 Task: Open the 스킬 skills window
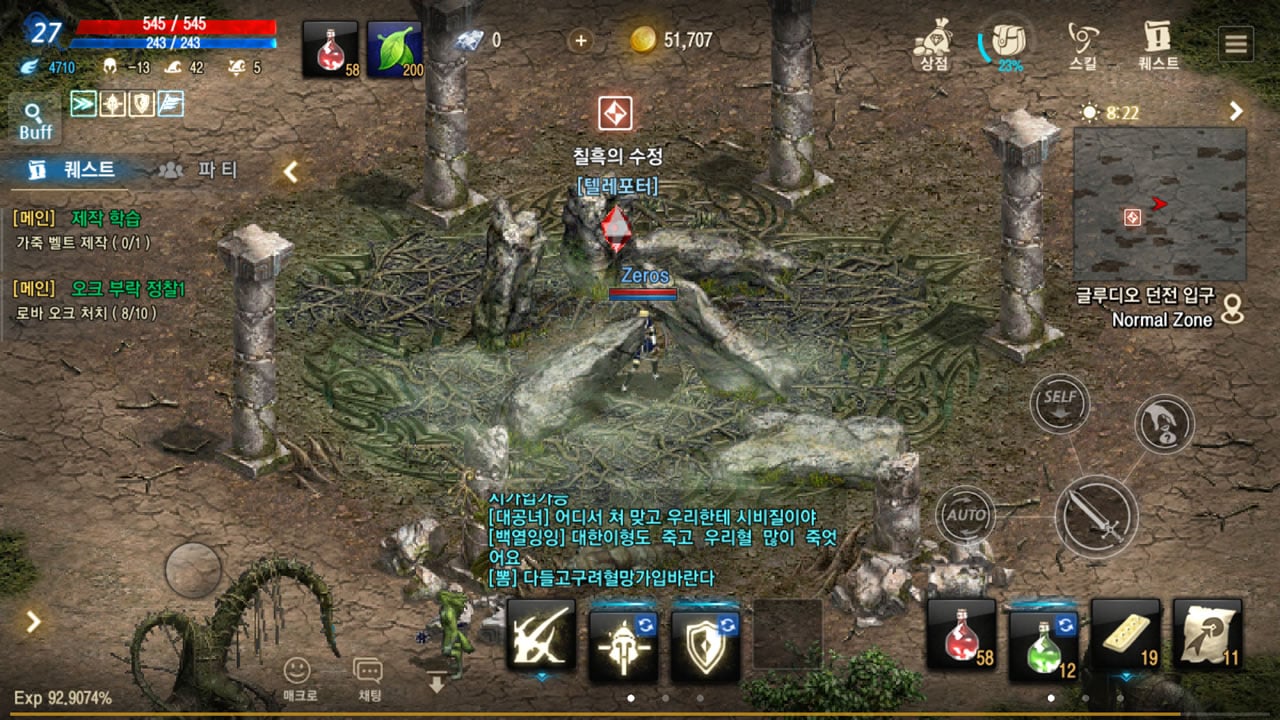(x=1083, y=45)
